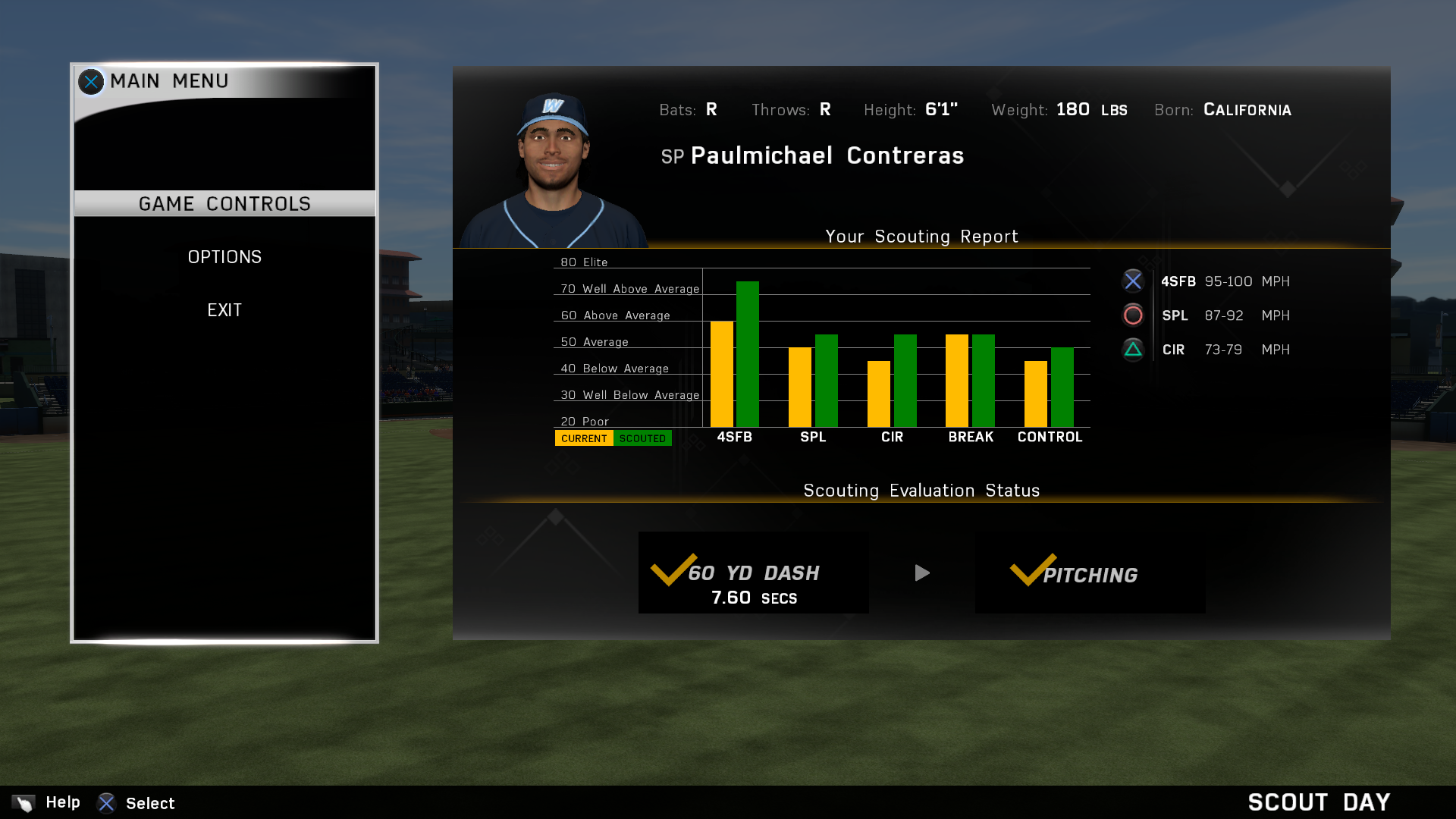Open the MAIN MENU header

[x=168, y=81]
